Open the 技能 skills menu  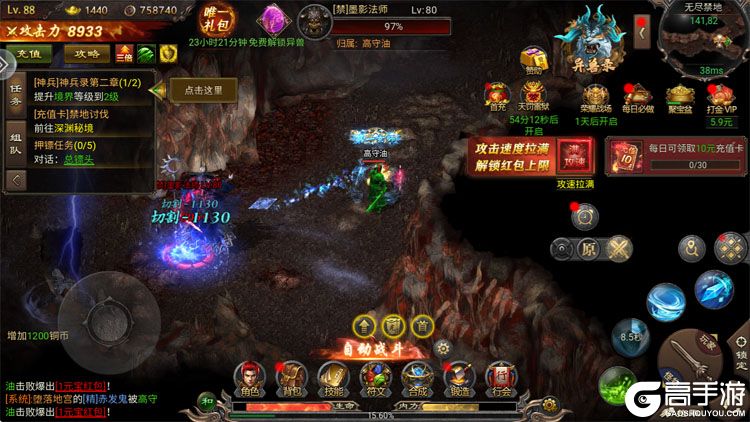pos(332,377)
